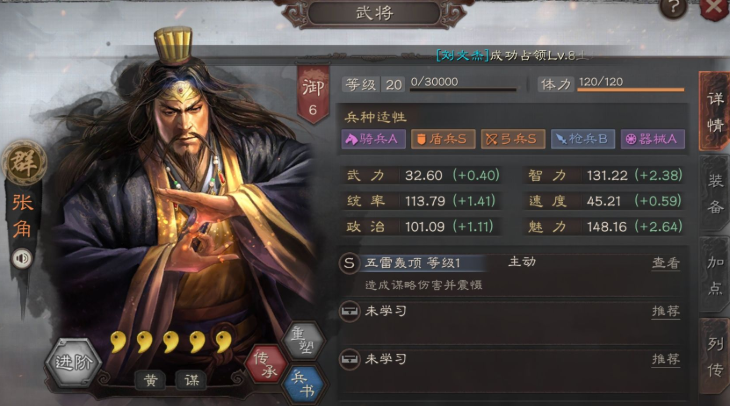Viewport: 730px width, 406px height.
Task: Switch to the 装备 equipment tab
Action: pyautogui.click(x=716, y=194)
